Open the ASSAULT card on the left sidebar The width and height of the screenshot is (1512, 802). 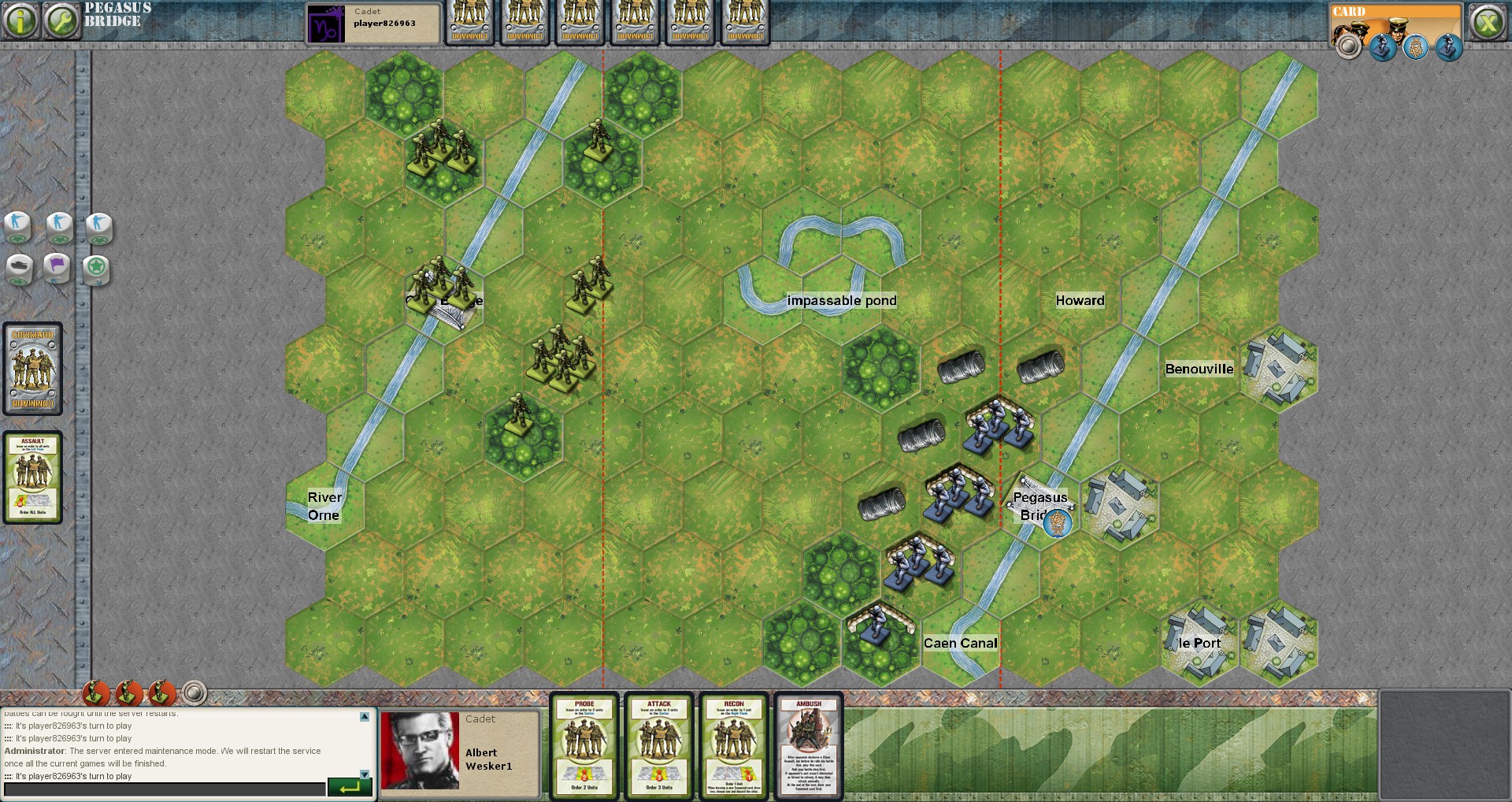(x=33, y=477)
